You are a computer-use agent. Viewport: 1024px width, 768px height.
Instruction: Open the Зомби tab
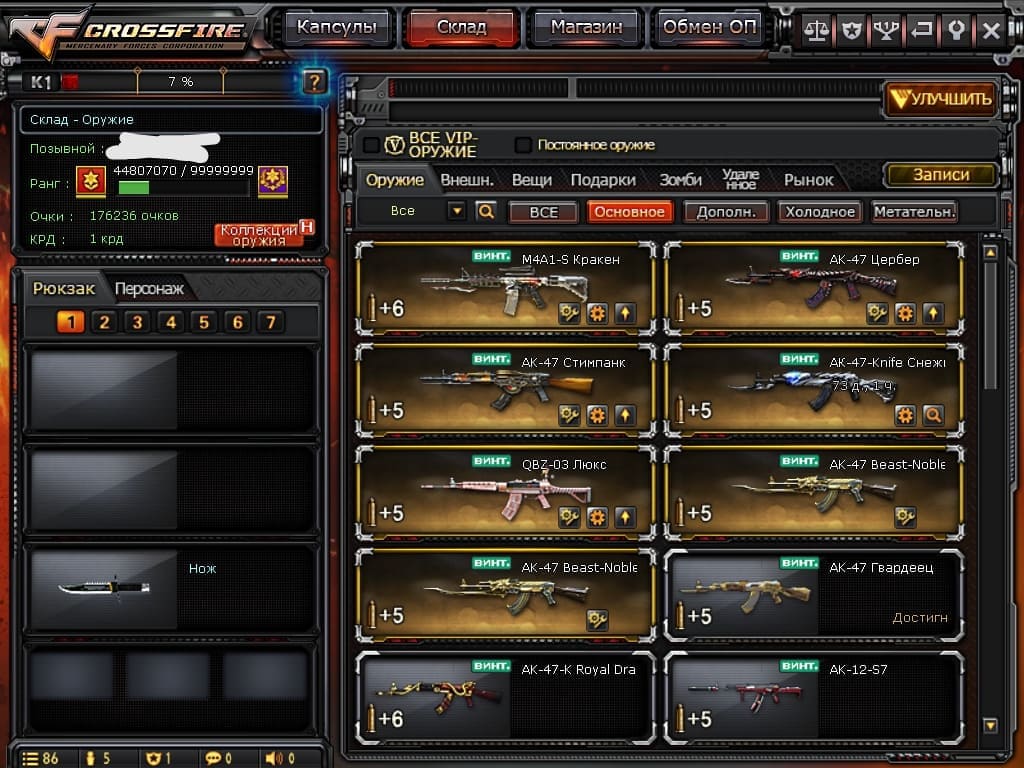pyautogui.click(x=680, y=180)
